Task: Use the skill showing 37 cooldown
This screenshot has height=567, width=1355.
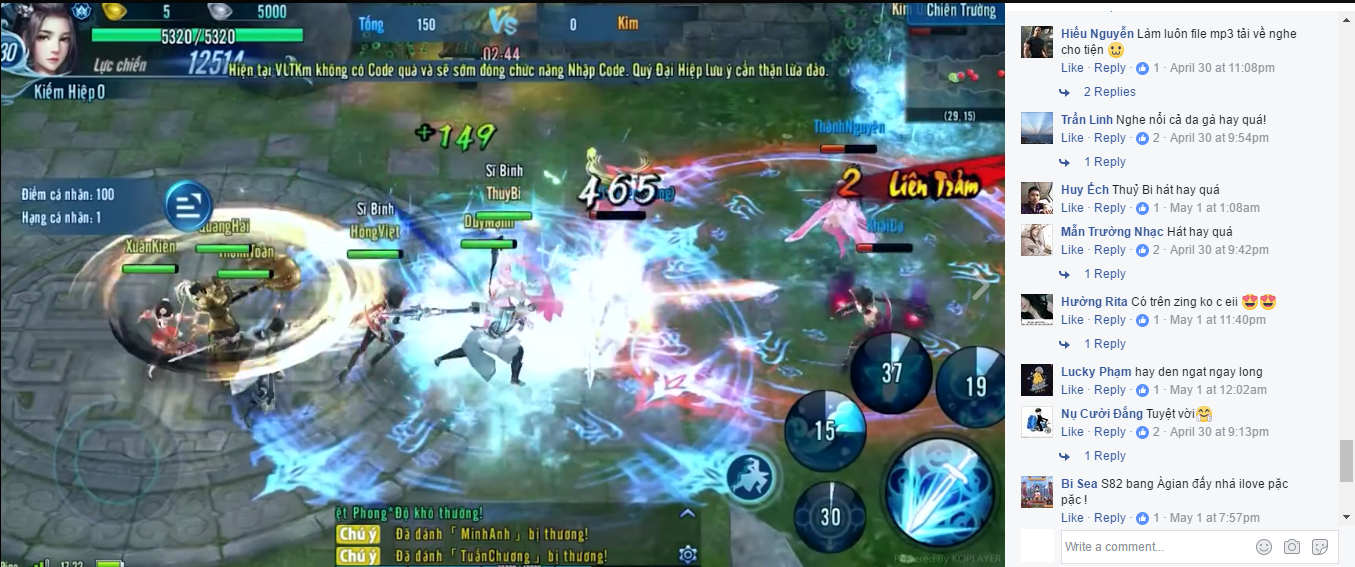Action: tap(891, 372)
